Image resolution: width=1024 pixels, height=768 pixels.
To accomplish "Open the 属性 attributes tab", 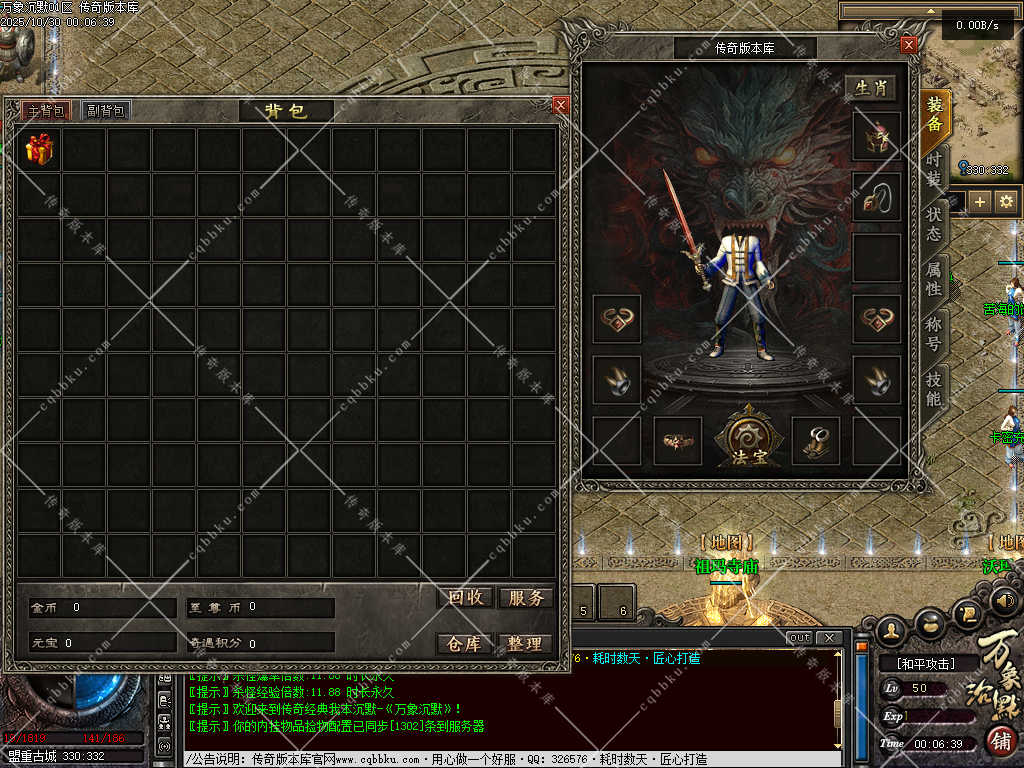I will 934,278.
